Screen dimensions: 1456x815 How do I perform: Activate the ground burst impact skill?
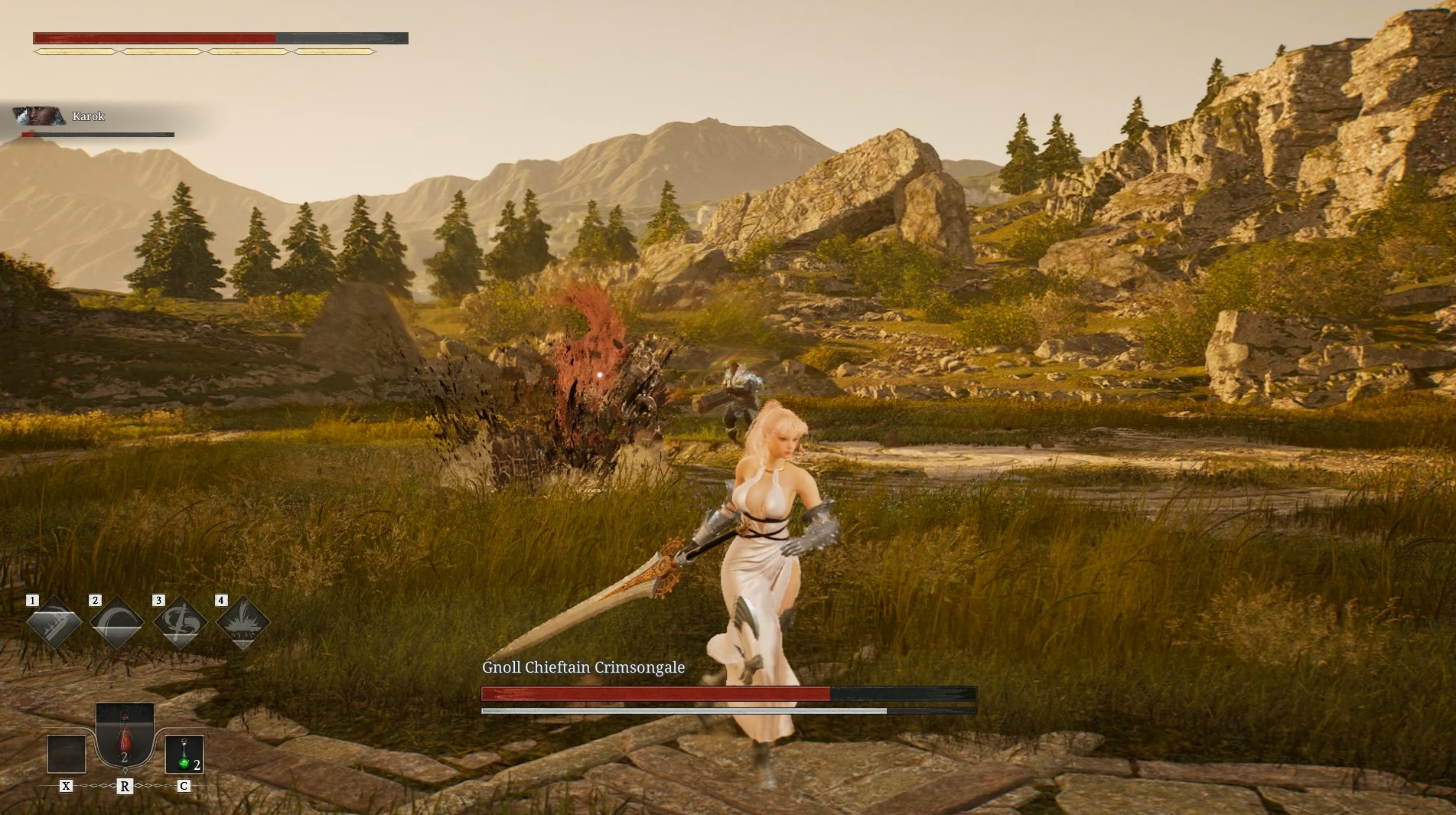click(x=243, y=623)
